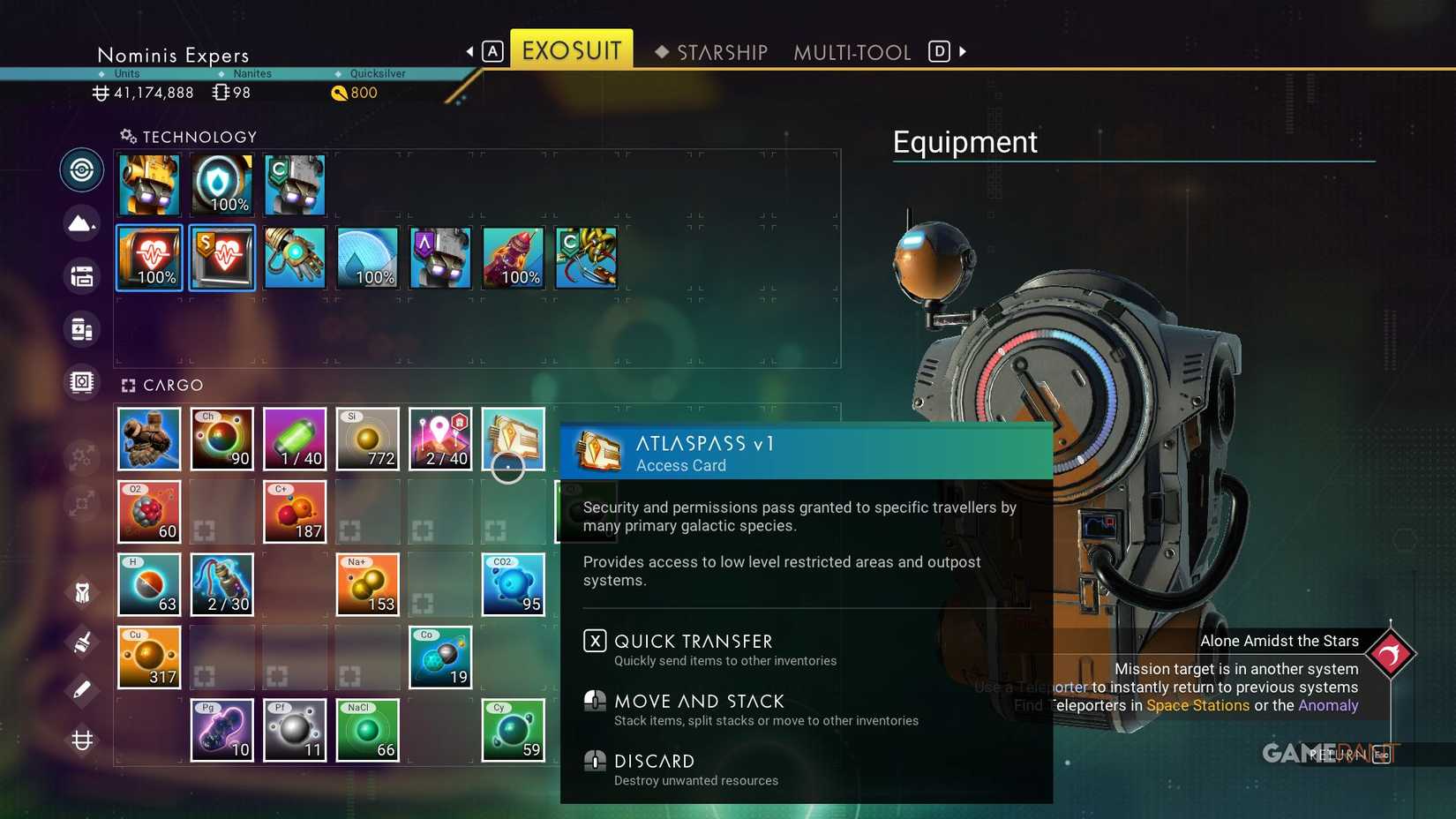The image size is (1456, 819).
Task: Select the Copper stack of 317 in Cargo
Action: [148, 657]
